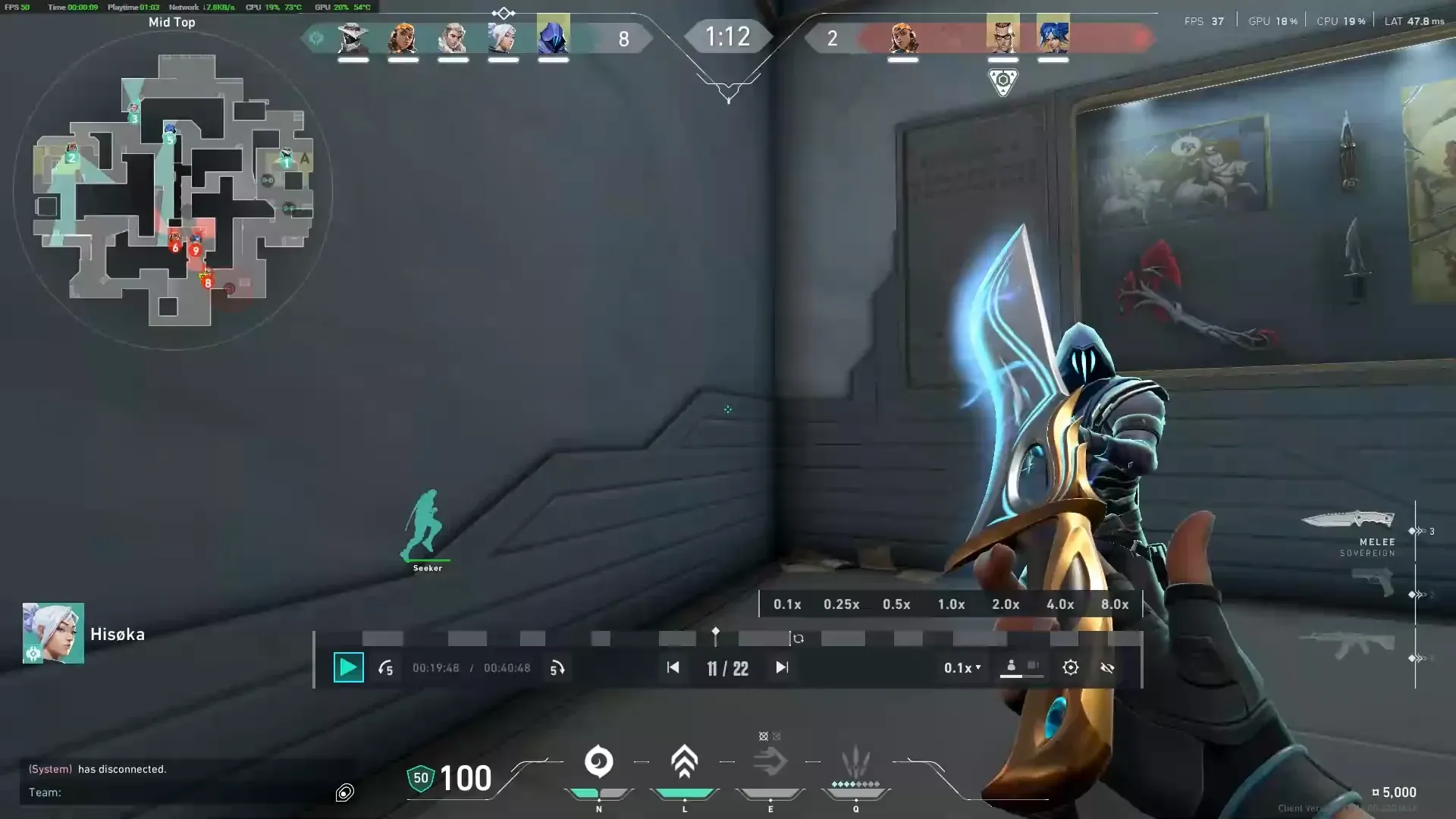
Task: Open replay settings with the gear icon
Action: (1071, 667)
